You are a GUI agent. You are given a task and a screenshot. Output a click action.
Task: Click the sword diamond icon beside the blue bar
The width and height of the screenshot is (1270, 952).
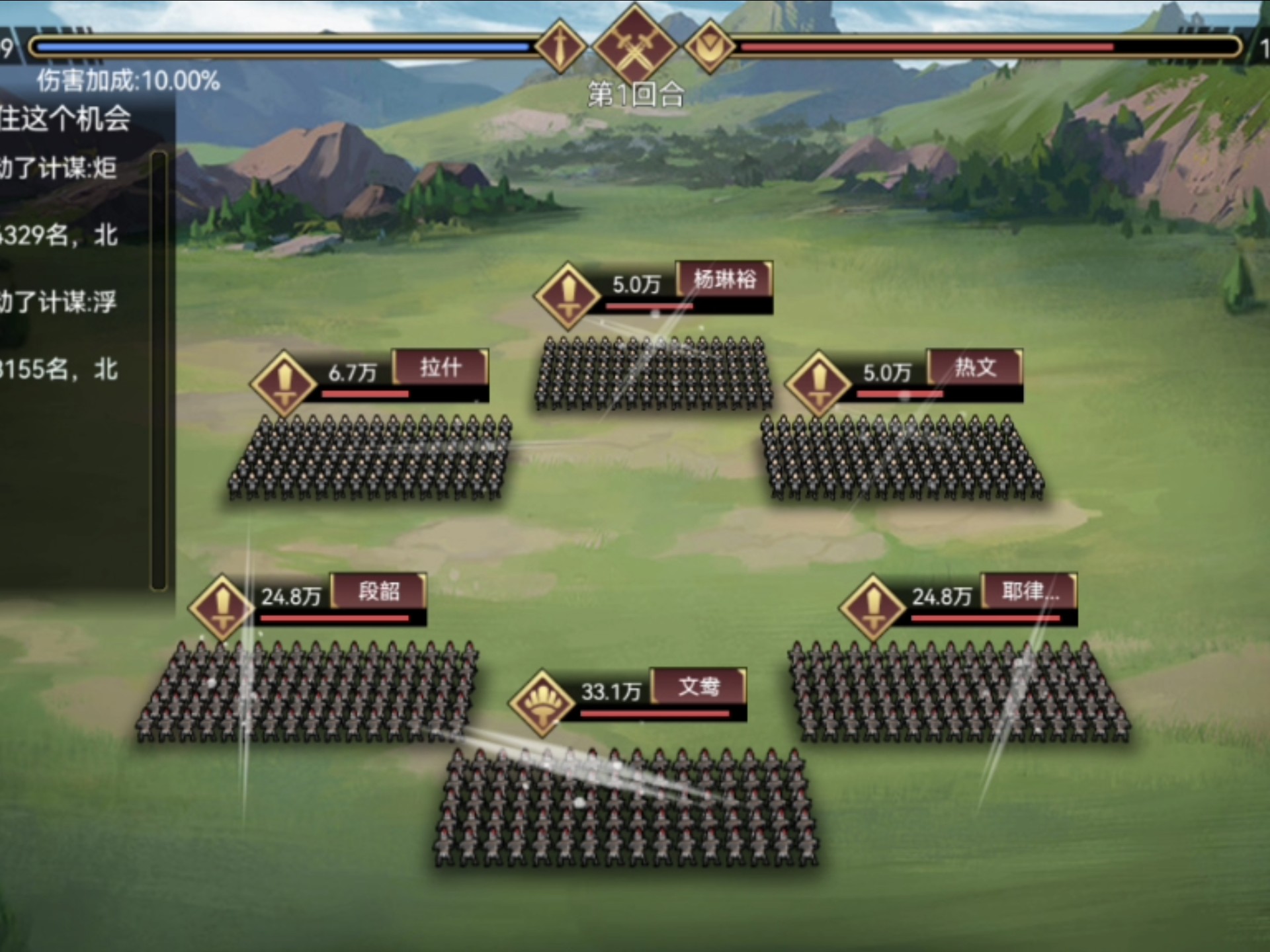pos(560,46)
